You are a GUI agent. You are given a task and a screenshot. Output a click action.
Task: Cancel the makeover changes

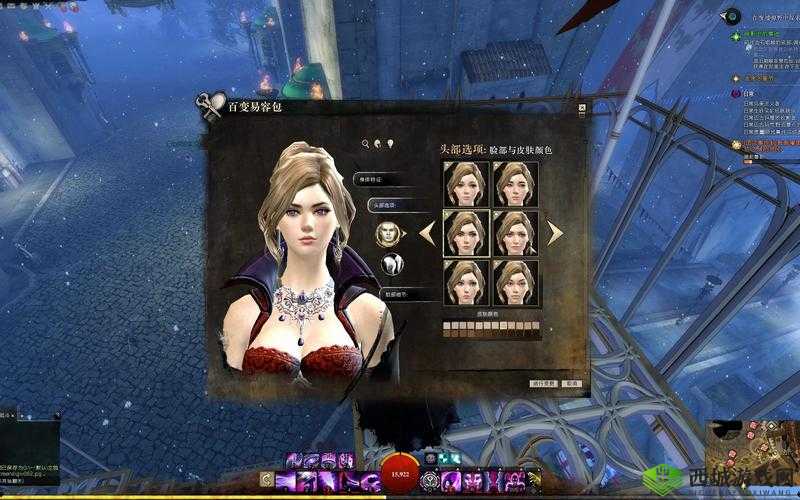point(572,382)
